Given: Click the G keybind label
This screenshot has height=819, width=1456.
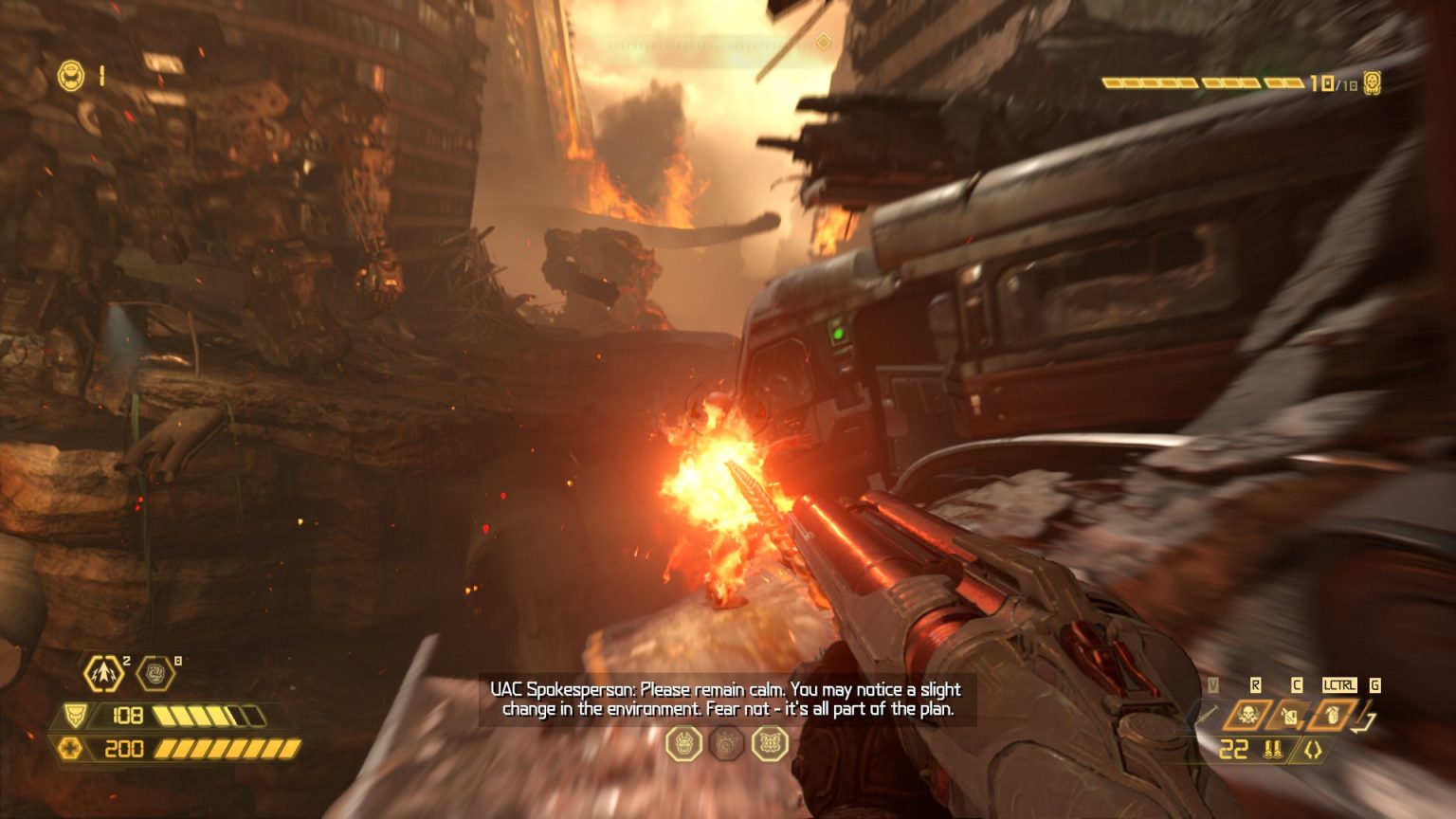Looking at the screenshot, I should pyautogui.click(x=1374, y=684).
